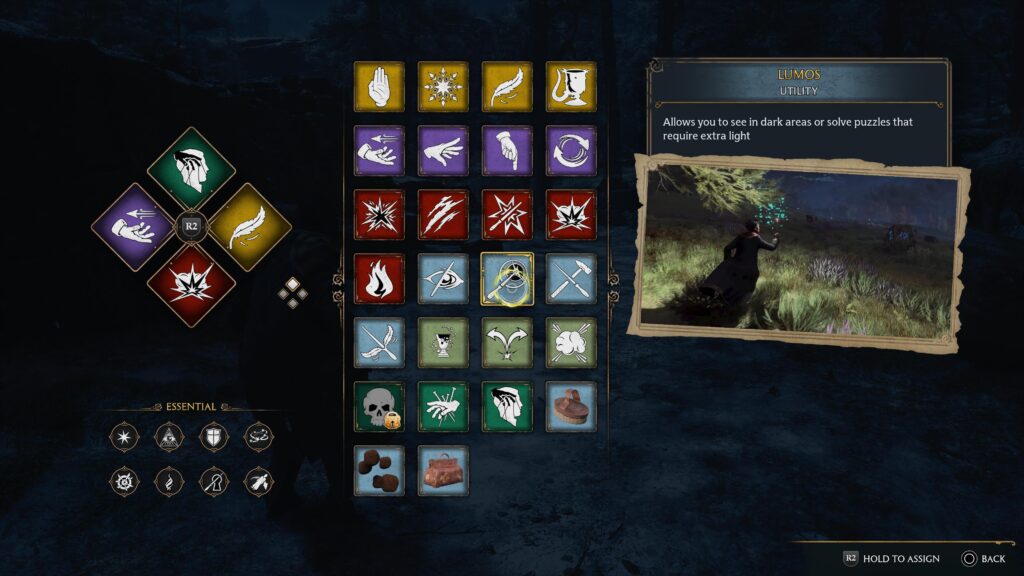Choose the yellow snowflake Glacius spell
1024x576 pixels.
pyautogui.click(x=443, y=87)
